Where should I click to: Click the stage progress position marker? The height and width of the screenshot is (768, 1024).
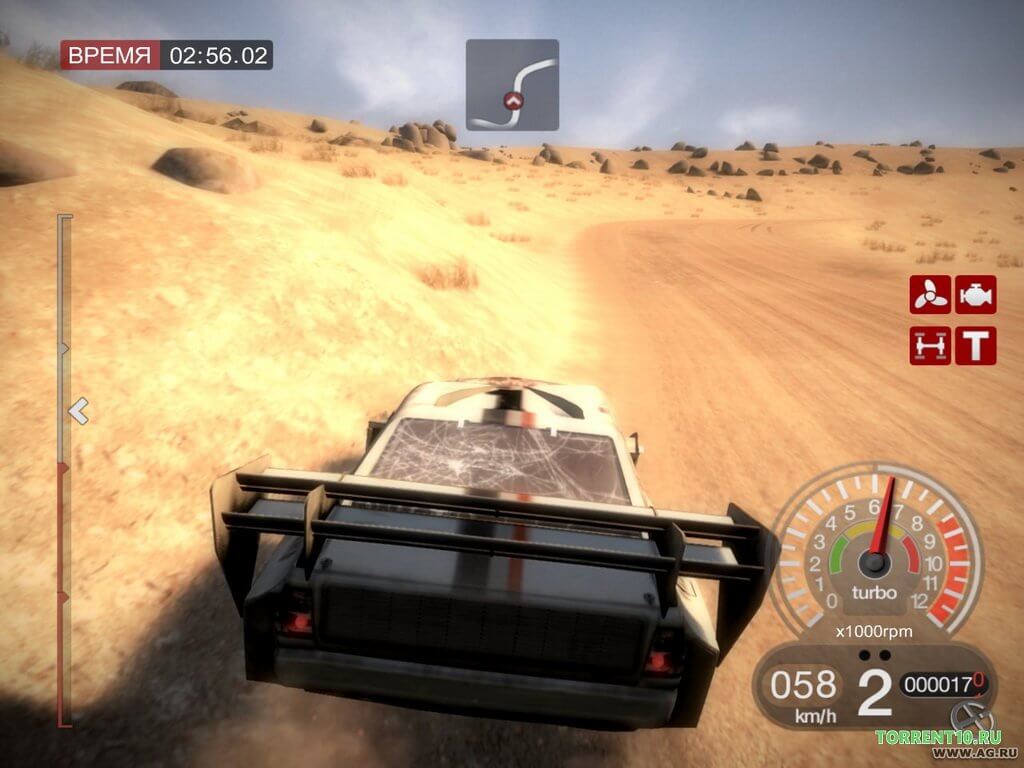pos(78,410)
